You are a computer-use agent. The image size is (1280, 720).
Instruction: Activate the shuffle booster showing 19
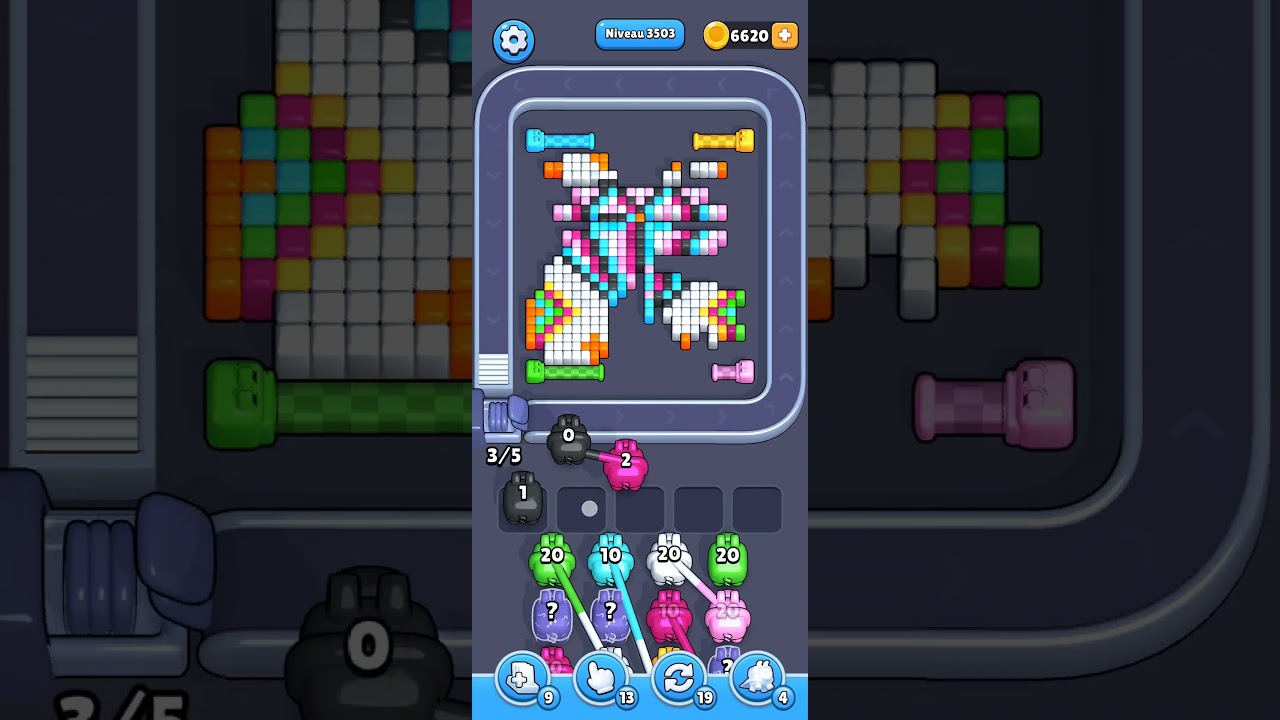pos(679,678)
